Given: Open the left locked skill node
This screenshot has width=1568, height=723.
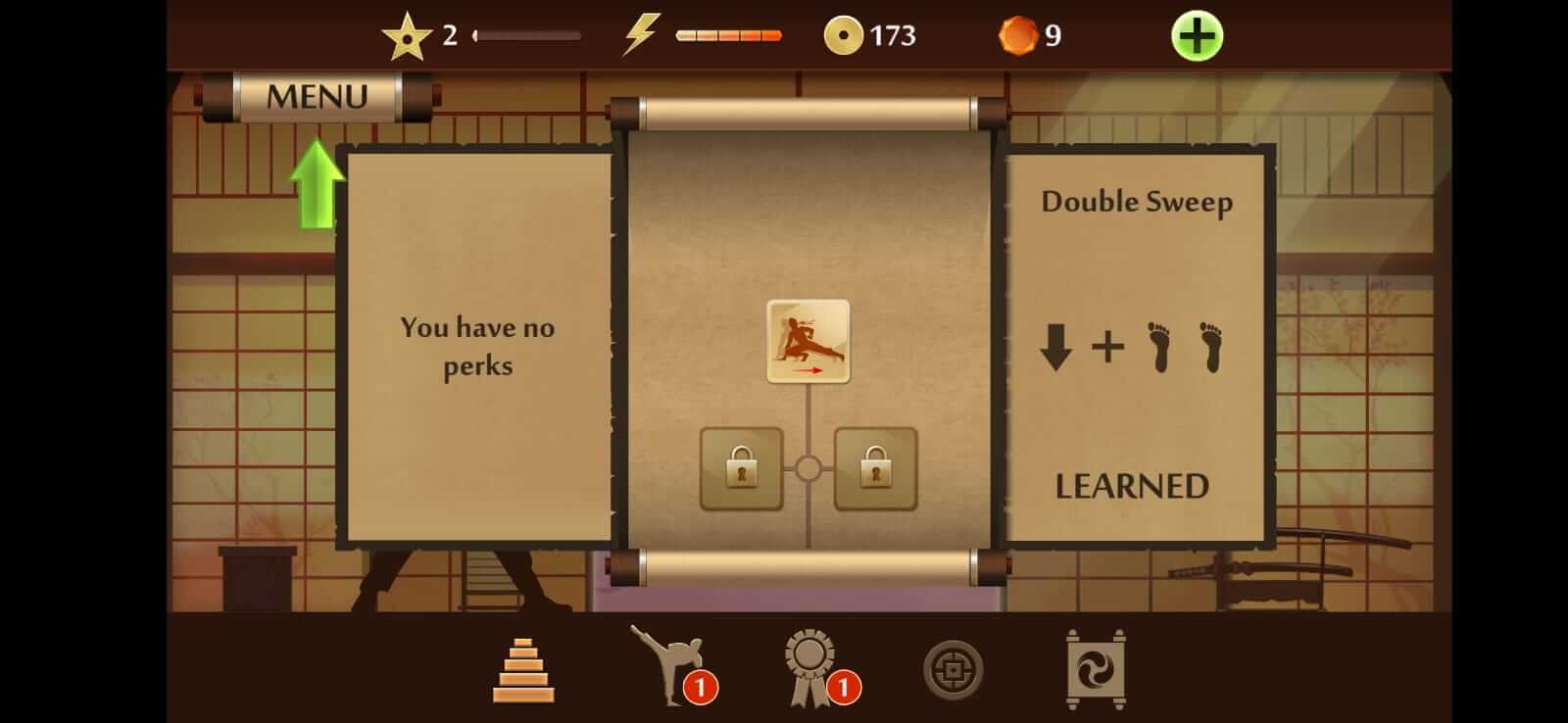Looking at the screenshot, I should pos(740,470).
